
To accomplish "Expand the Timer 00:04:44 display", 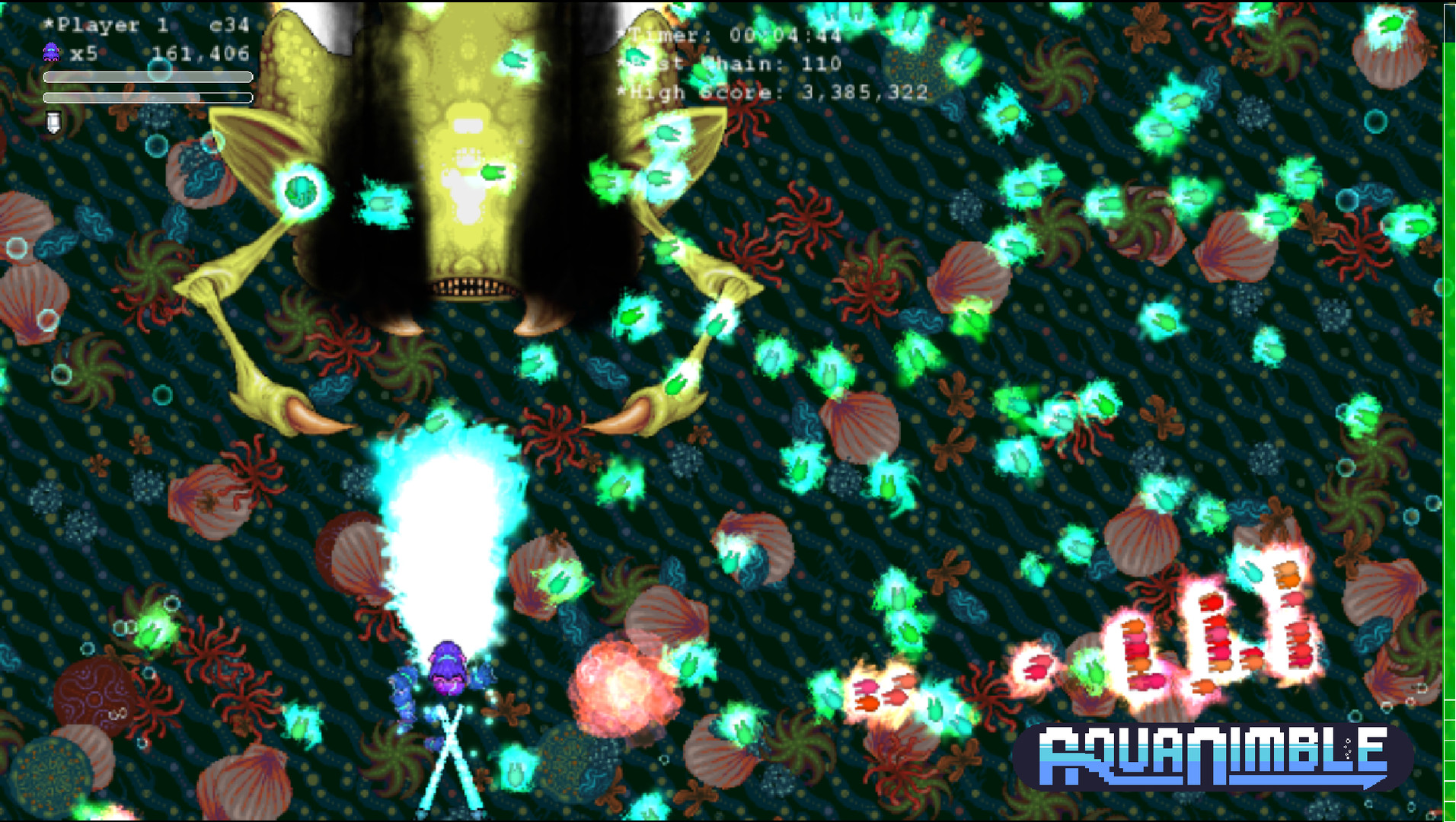I will 727,35.
